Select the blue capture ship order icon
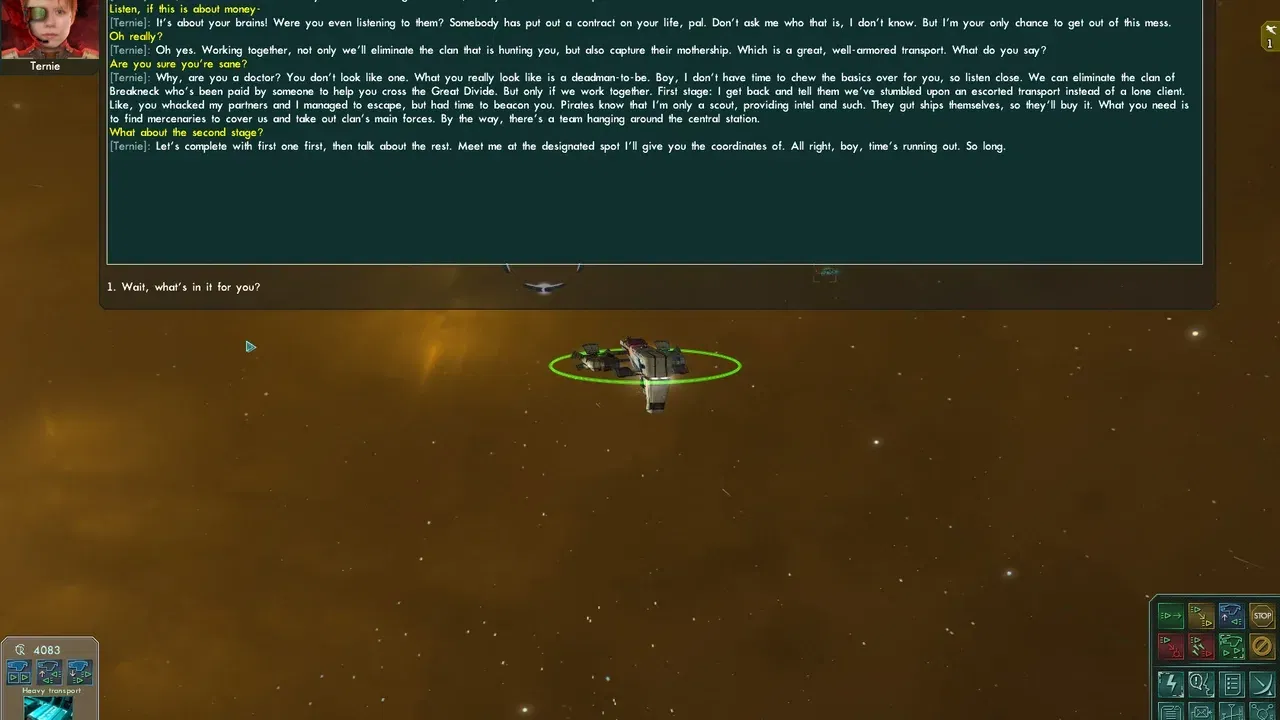This screenshot has width=1280, height=720. coord(1230,614)
